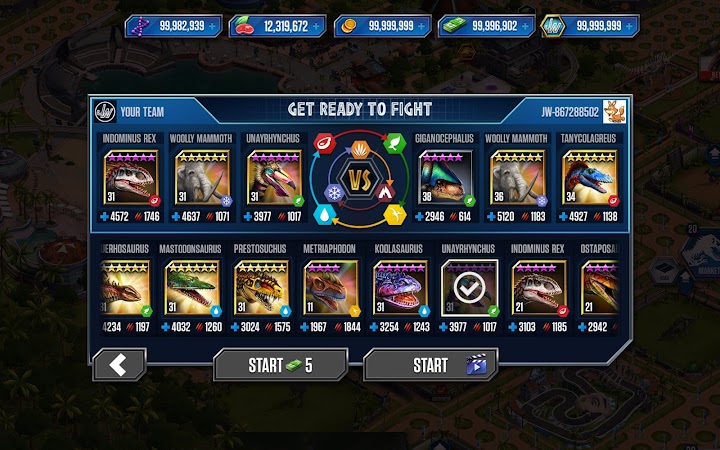The height and width of the screenshot is (450, 720).
Task: Select the Koolasaurus card
Action: click(x=400, y=288)
